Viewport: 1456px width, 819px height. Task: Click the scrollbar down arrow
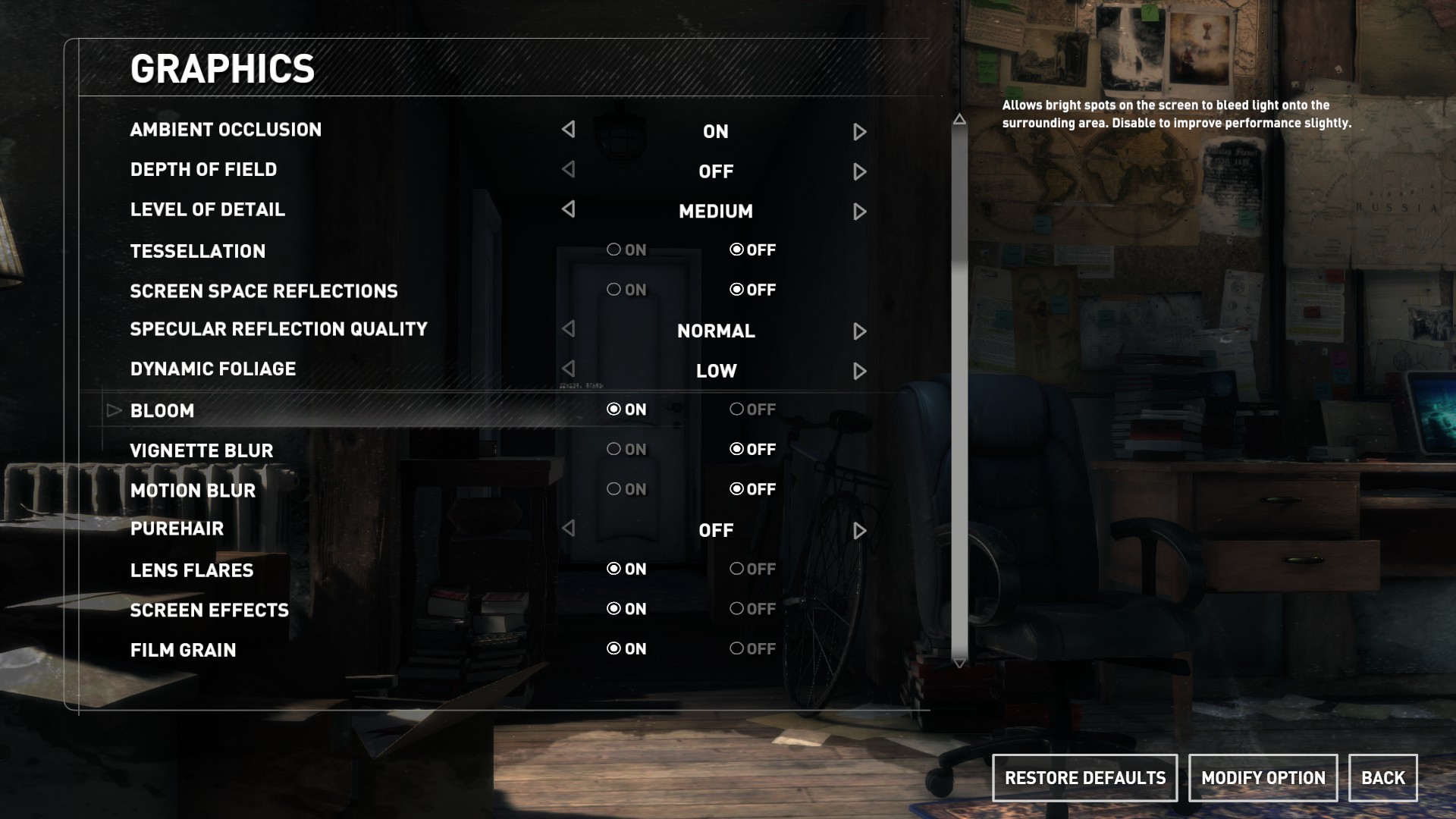pyautogui.click(x=959, y=664)
